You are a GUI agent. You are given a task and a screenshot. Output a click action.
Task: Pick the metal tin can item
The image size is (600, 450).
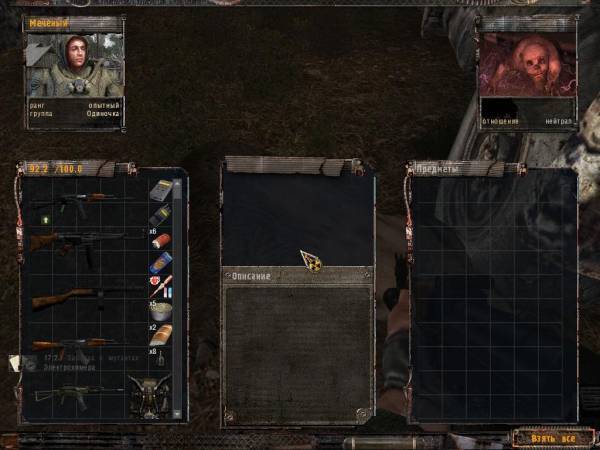[160, 310]
